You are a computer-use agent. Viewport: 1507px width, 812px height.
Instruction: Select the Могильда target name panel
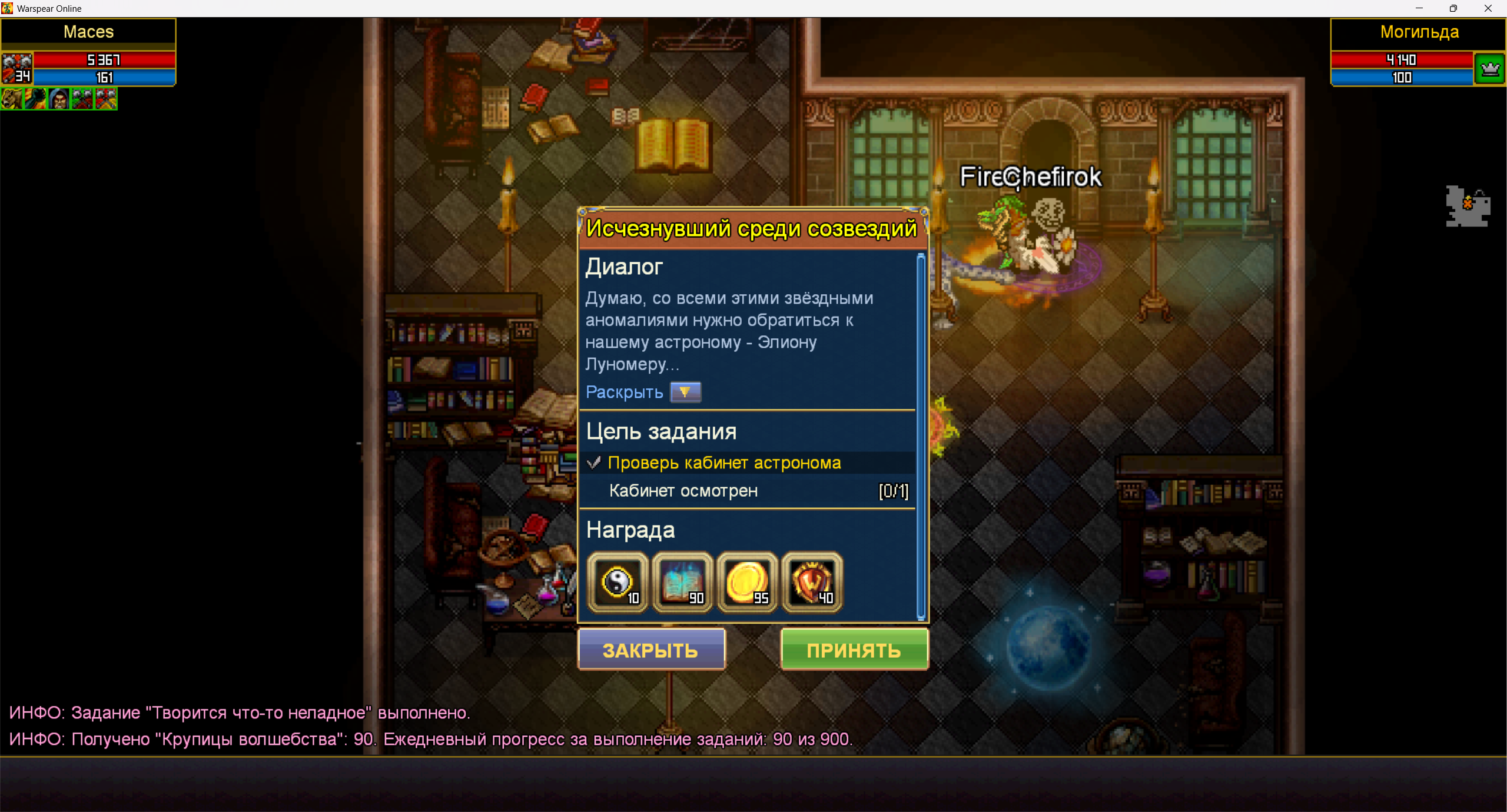click(x=1419, y=32)
